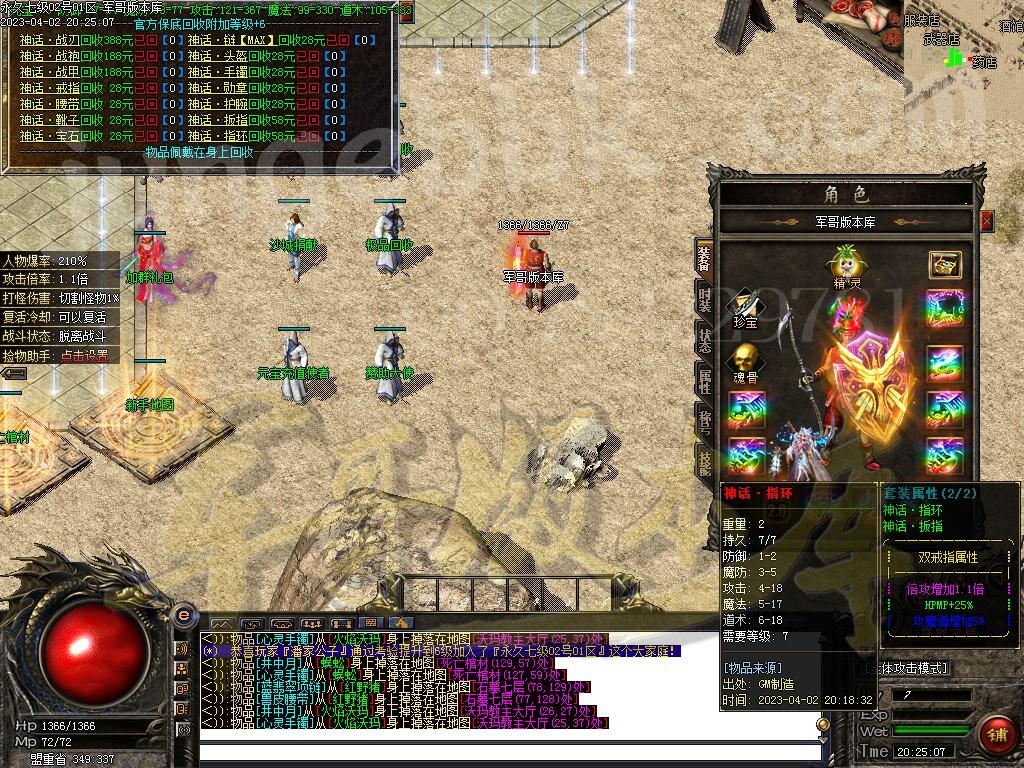Collapse the left status panel with the arrow
Screen dimensions: 1024x768
click(13, 373)
